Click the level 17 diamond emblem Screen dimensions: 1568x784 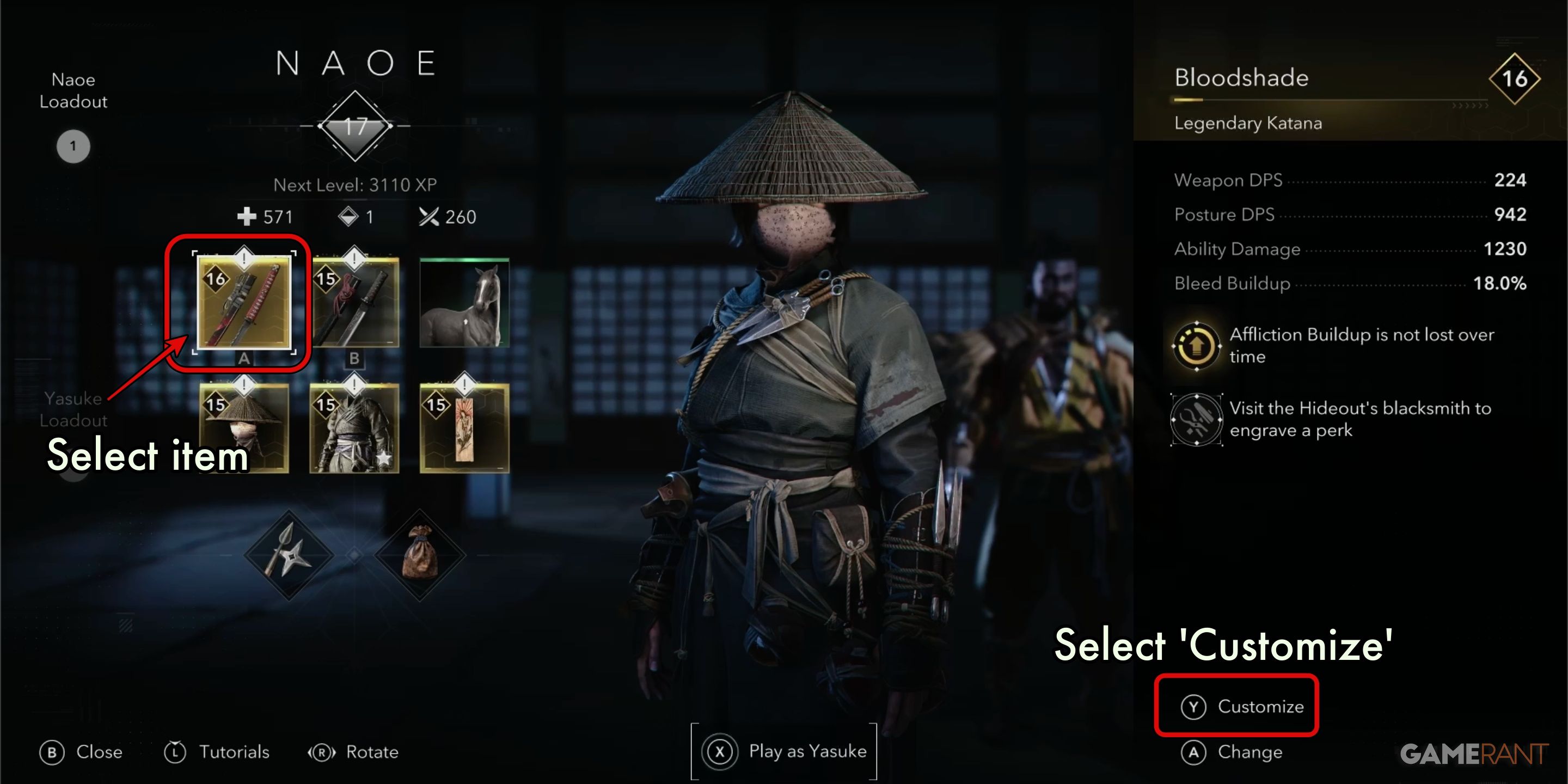click(356, 126)
